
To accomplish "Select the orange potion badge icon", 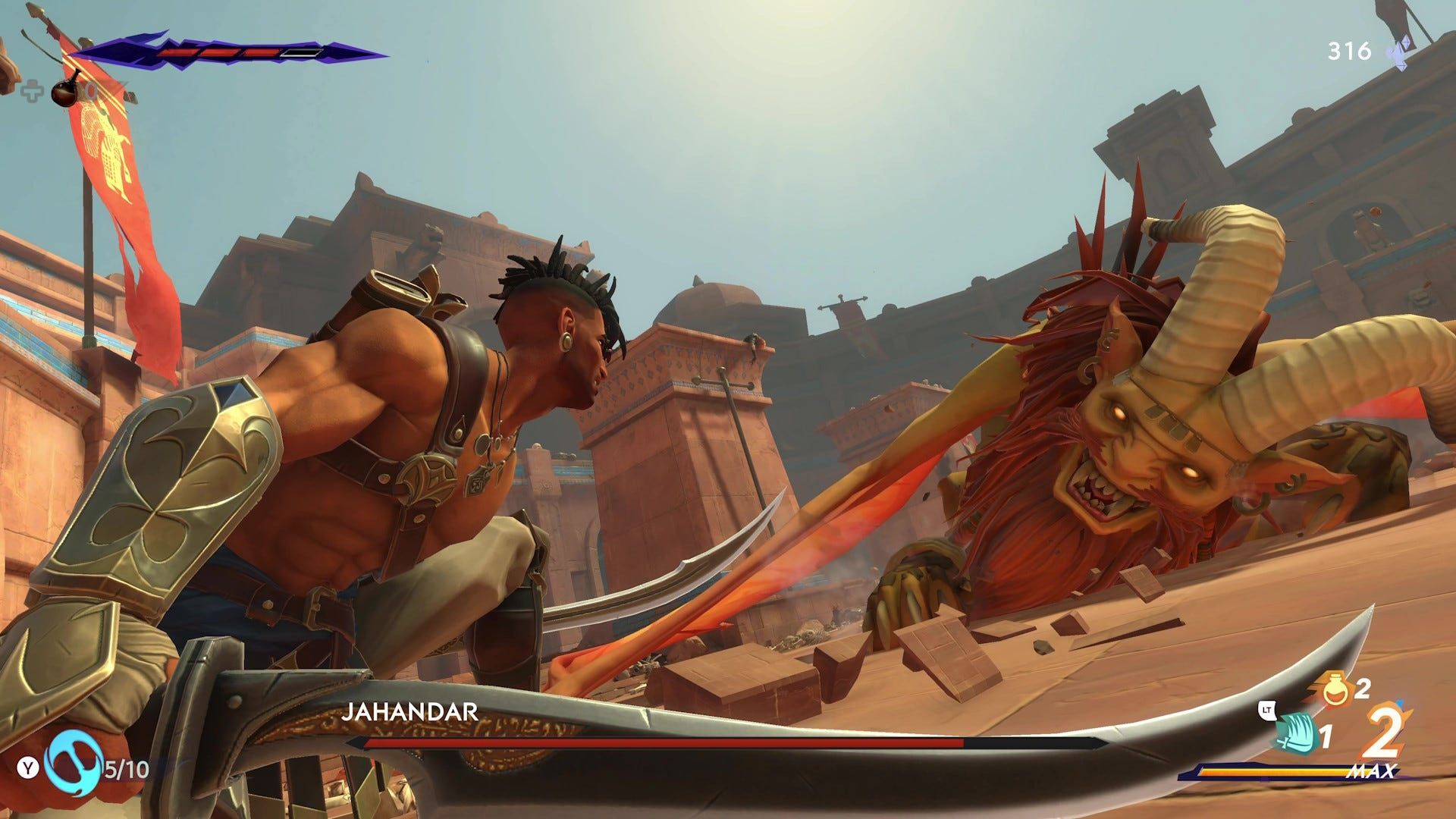I will coord(1336,689).
